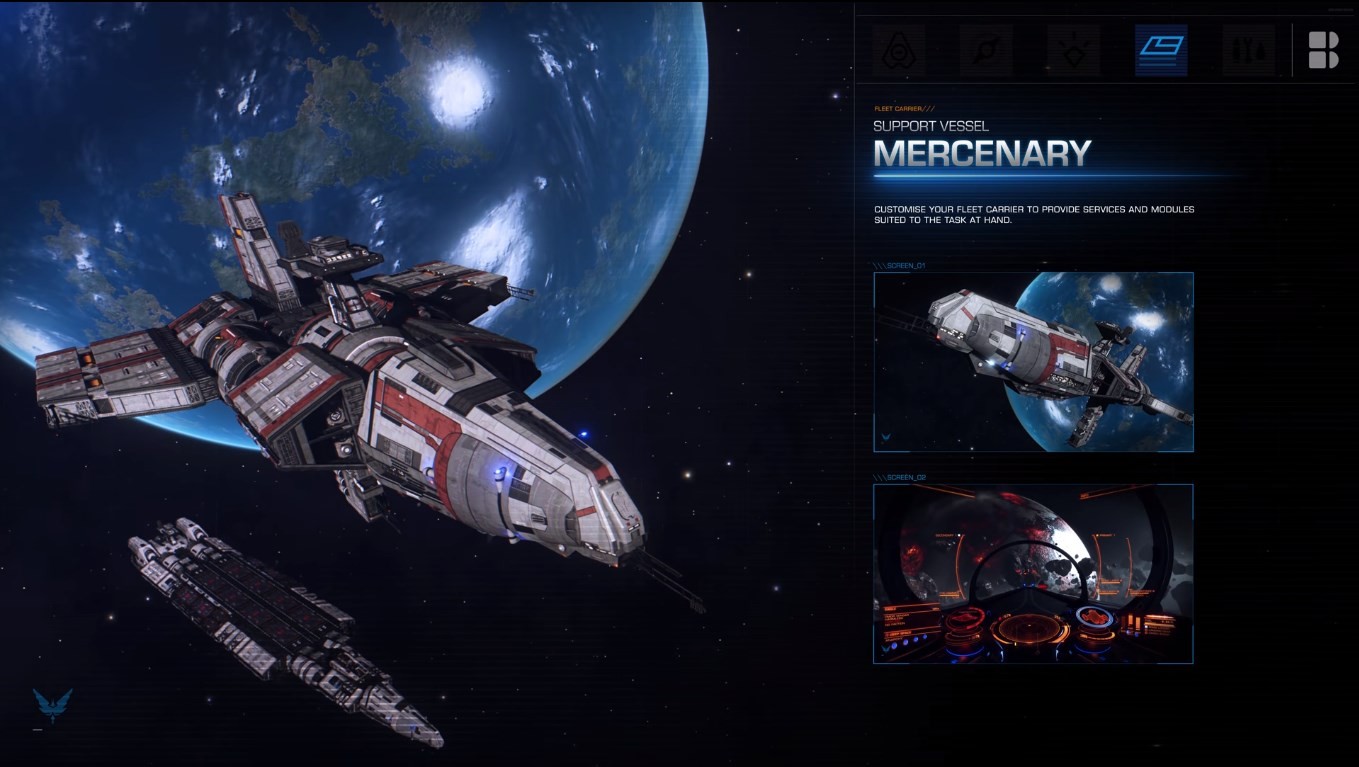Switch to the dimmed planet-with-ring icon tab

tap(986, 51)
